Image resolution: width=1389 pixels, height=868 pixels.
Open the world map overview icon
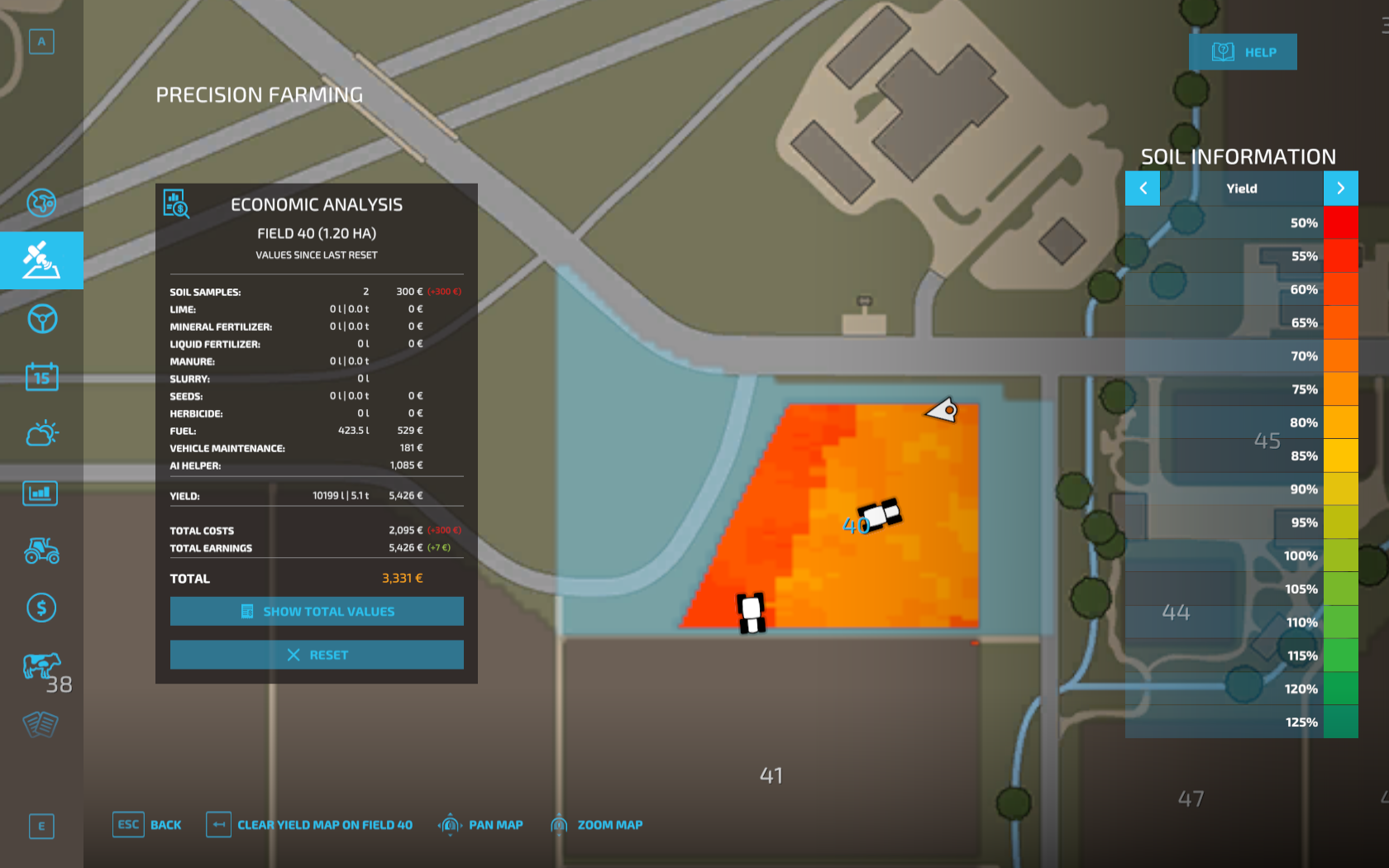41,203
